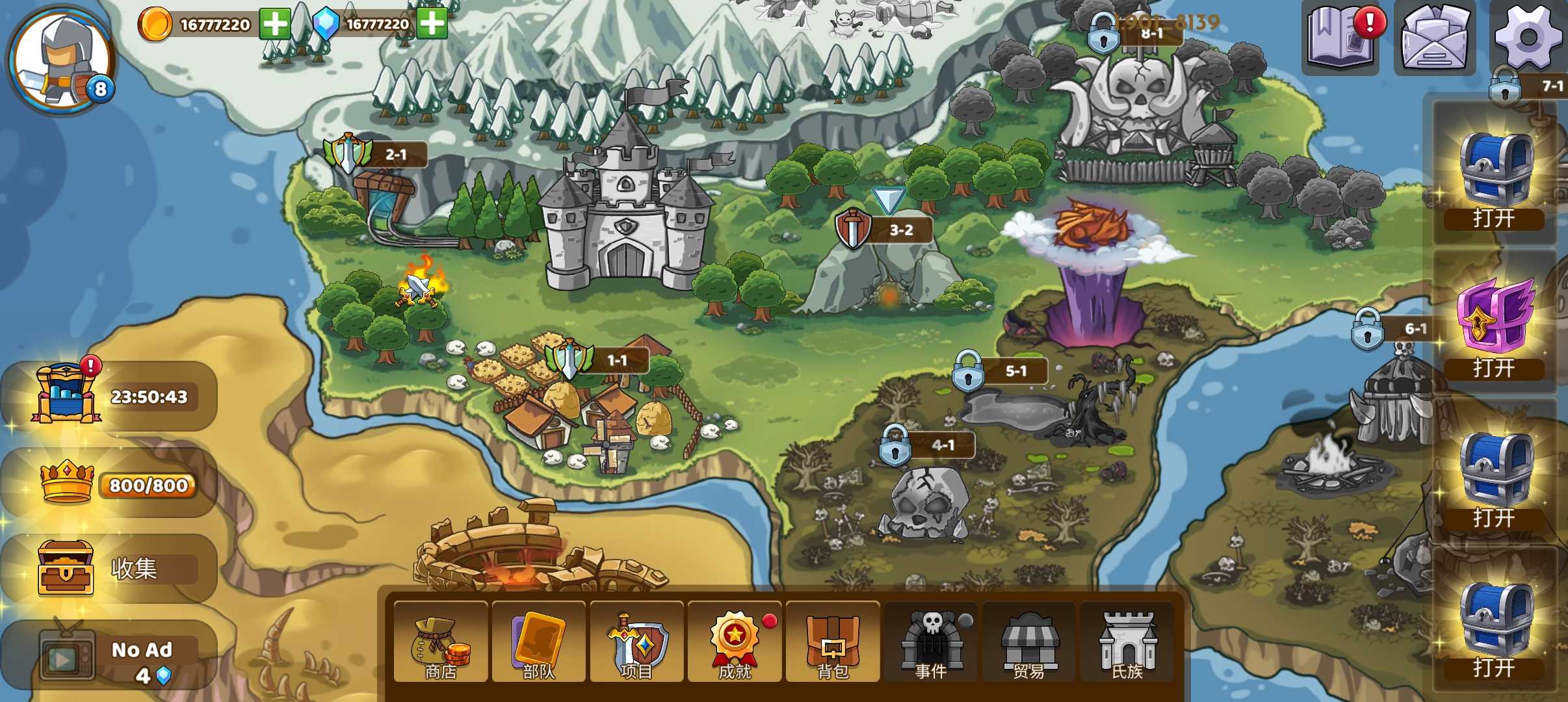This screenshot has height=702, width=1568.
Task: Open the 商店 shop menu
Action: click(x=441, y=643)
